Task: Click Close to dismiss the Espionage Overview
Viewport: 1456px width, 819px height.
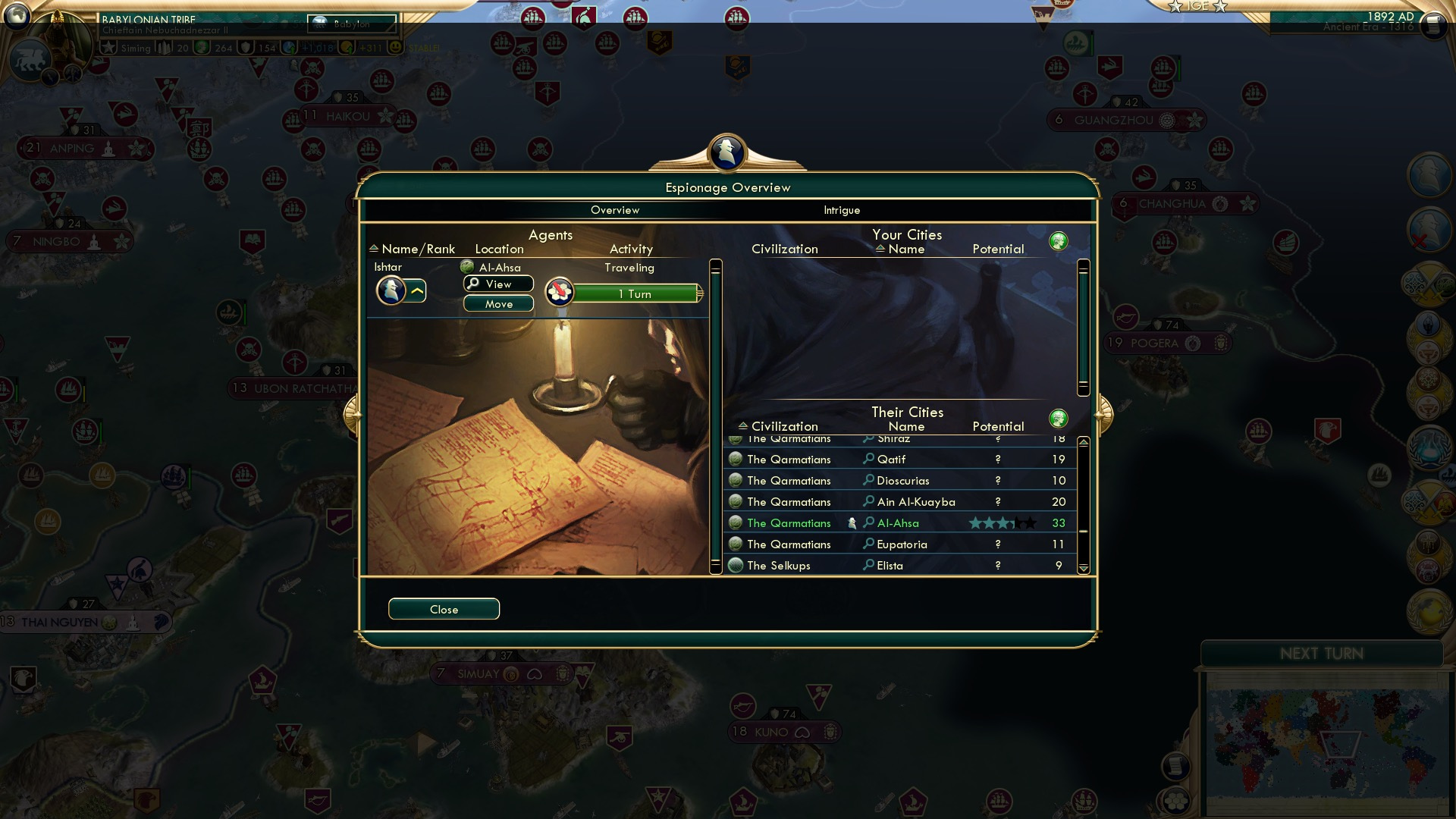Action: (x=444, y=609)
